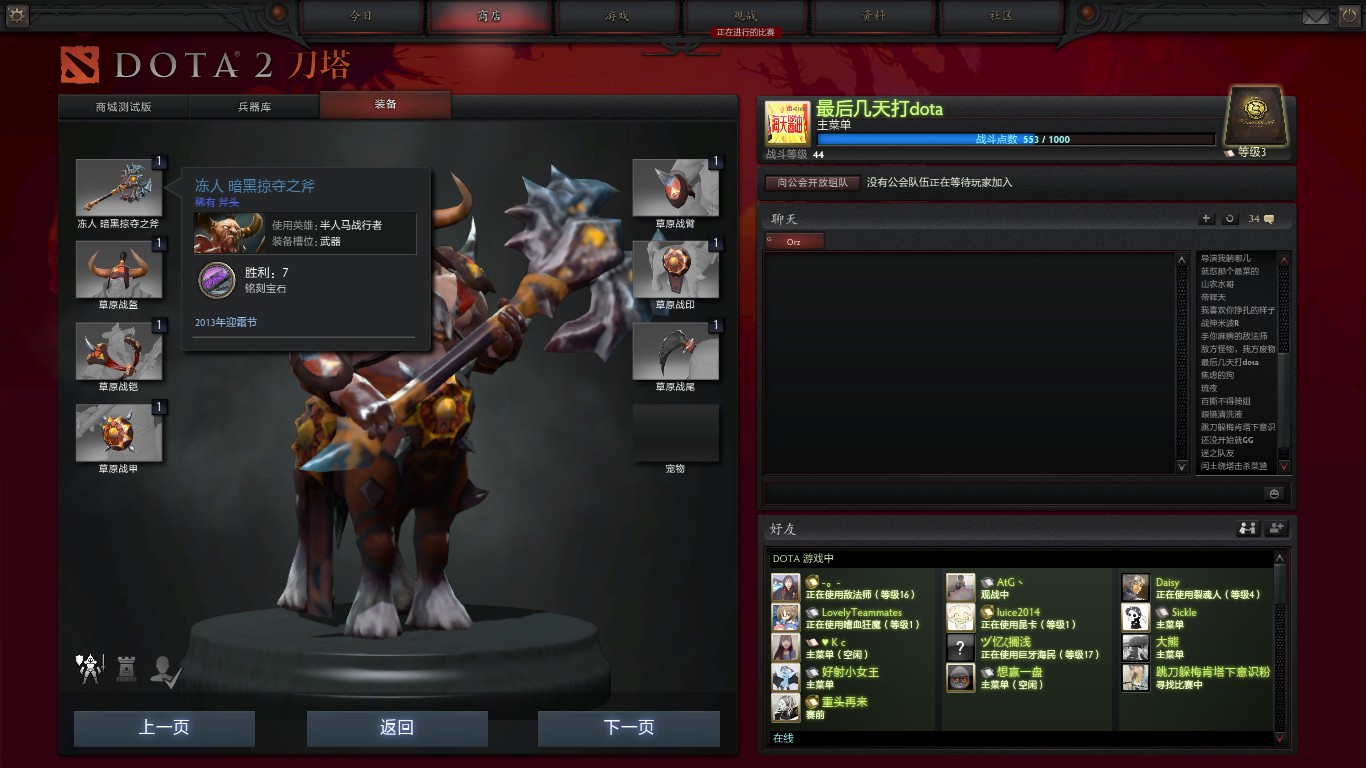Click the 向公会开放组队 guild party button
Image resolution: width=1366 pixels, height=768 pixels.
tap(813, 183)
